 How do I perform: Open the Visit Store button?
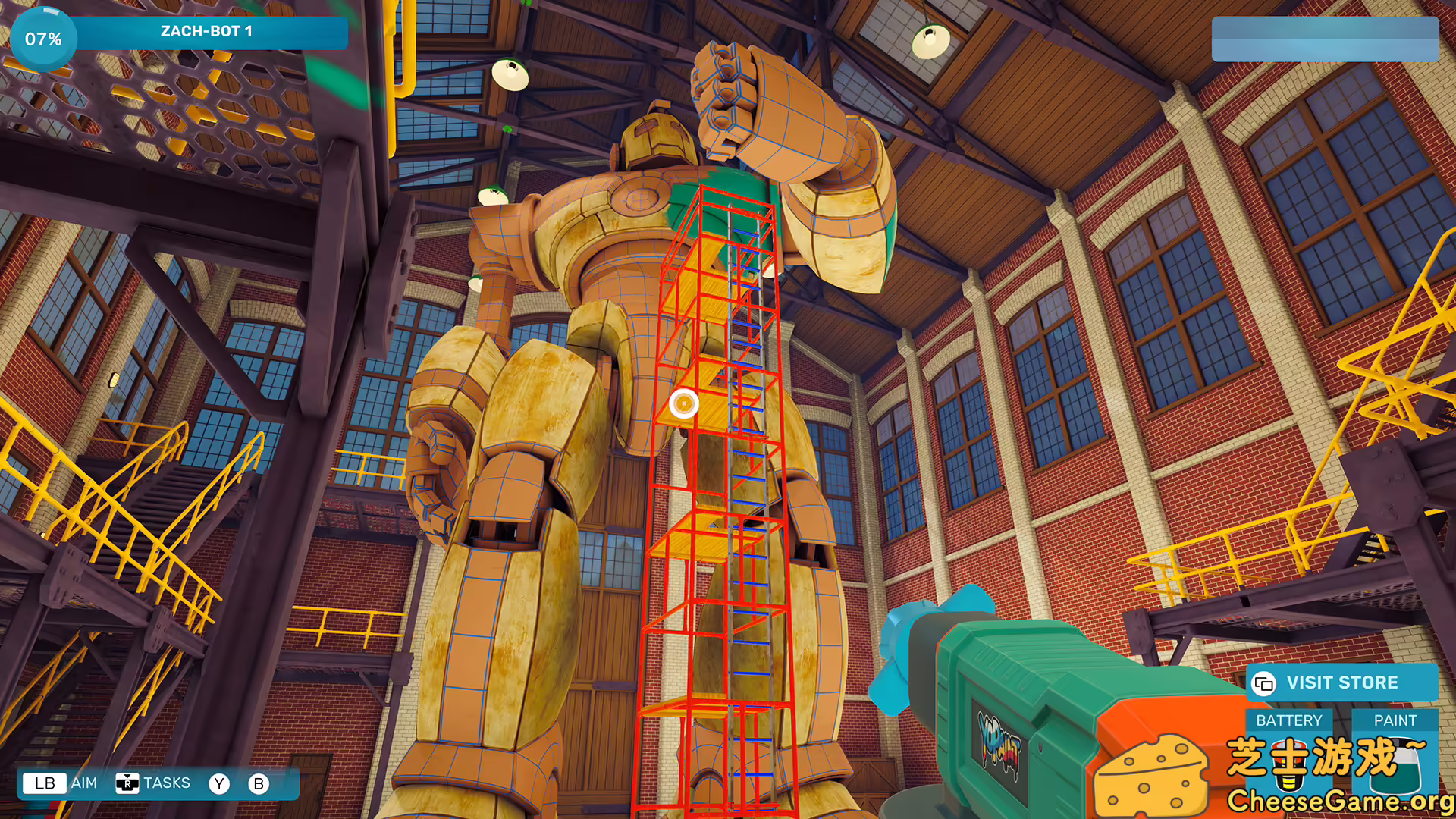[x=1341, y=682]
